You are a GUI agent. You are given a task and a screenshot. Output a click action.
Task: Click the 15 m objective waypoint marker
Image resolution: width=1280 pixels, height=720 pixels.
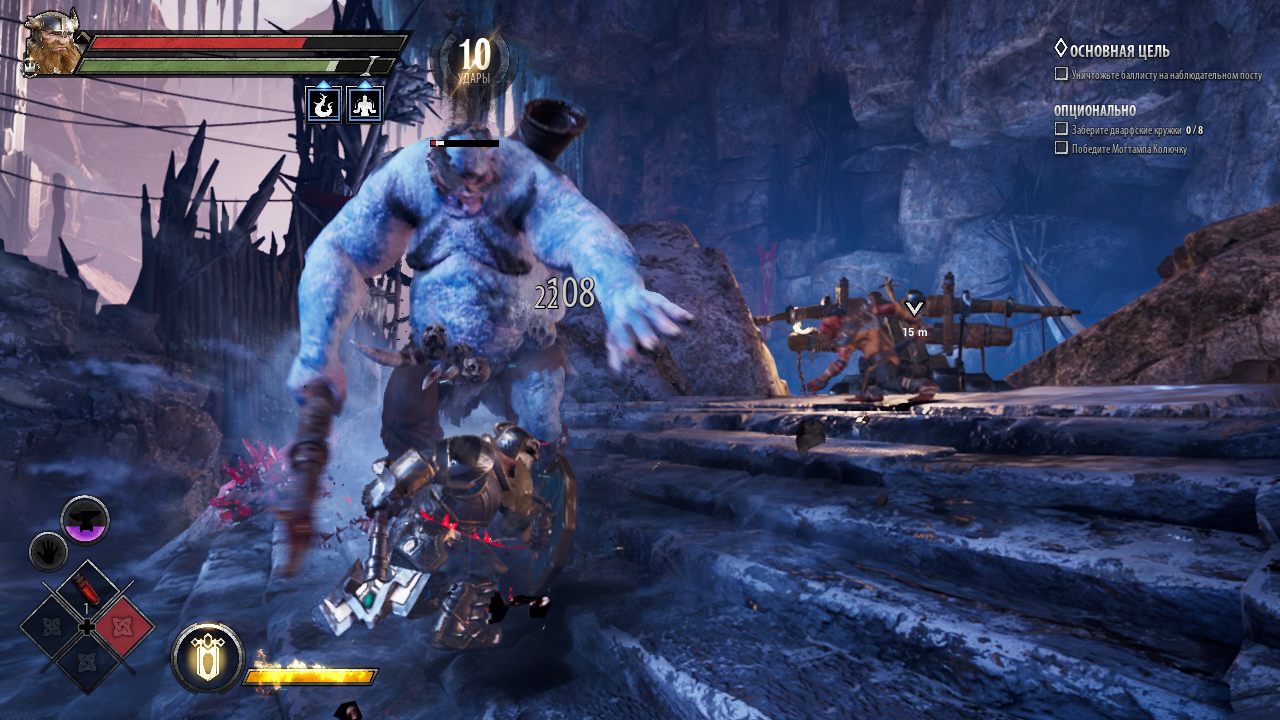pyautogui.click(x=913, y=311)
